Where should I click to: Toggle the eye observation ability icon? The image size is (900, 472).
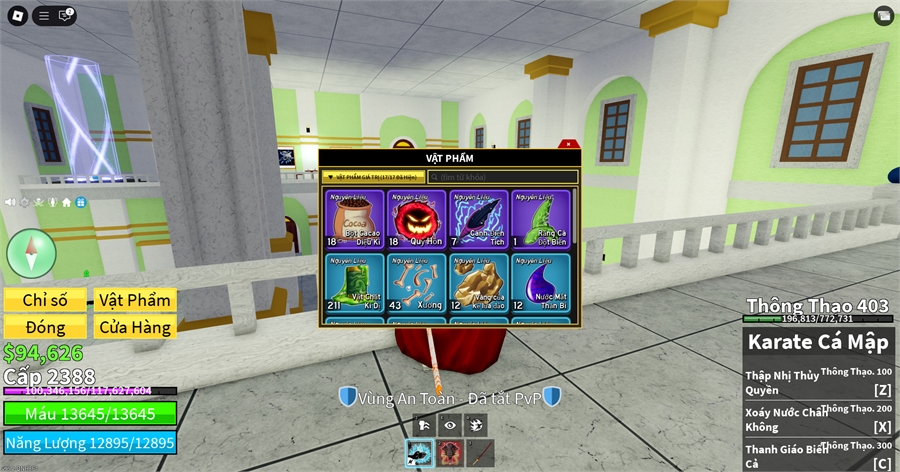(x=450, y=424)
